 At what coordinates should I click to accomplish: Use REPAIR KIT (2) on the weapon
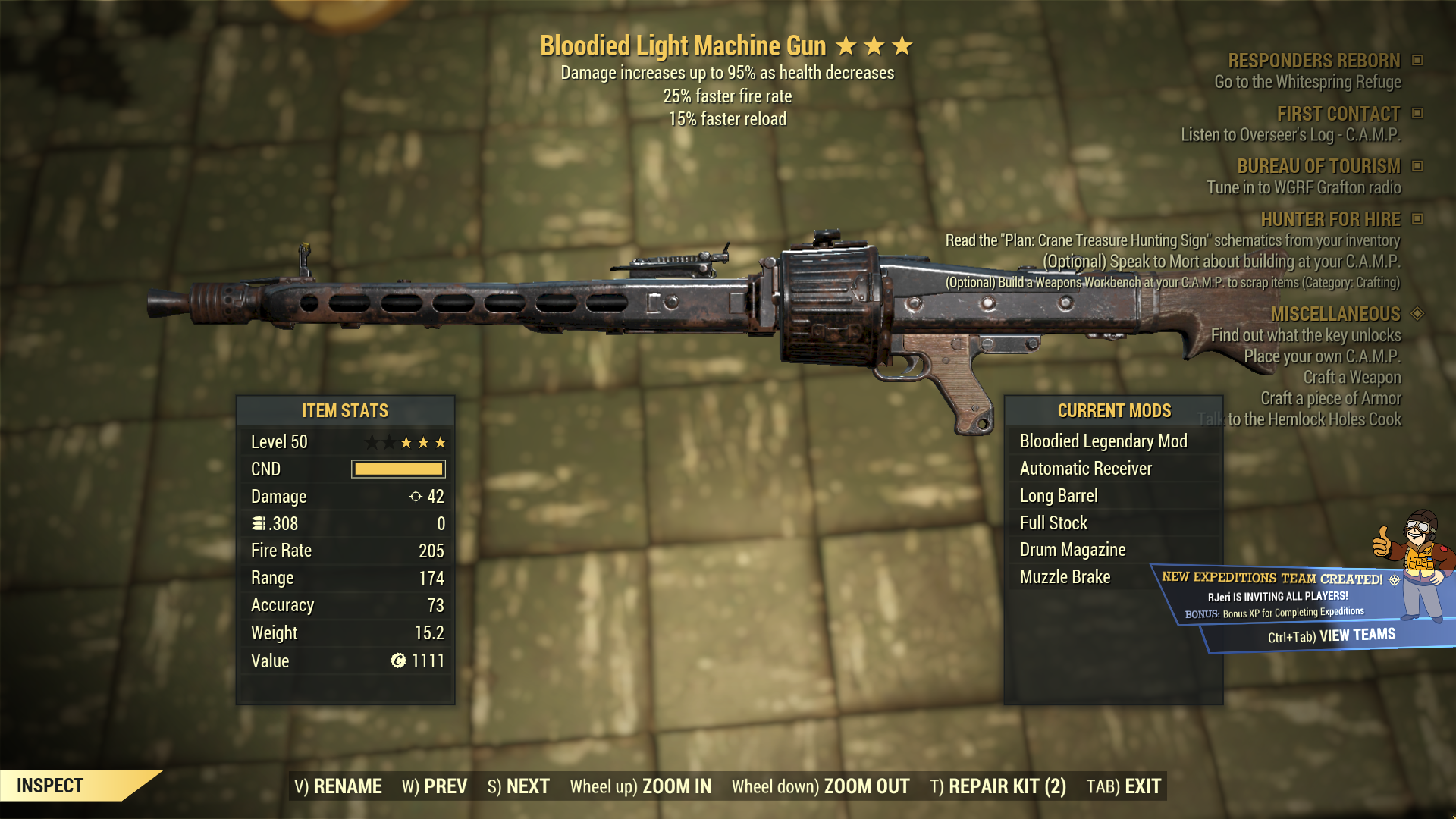[998, 786]
